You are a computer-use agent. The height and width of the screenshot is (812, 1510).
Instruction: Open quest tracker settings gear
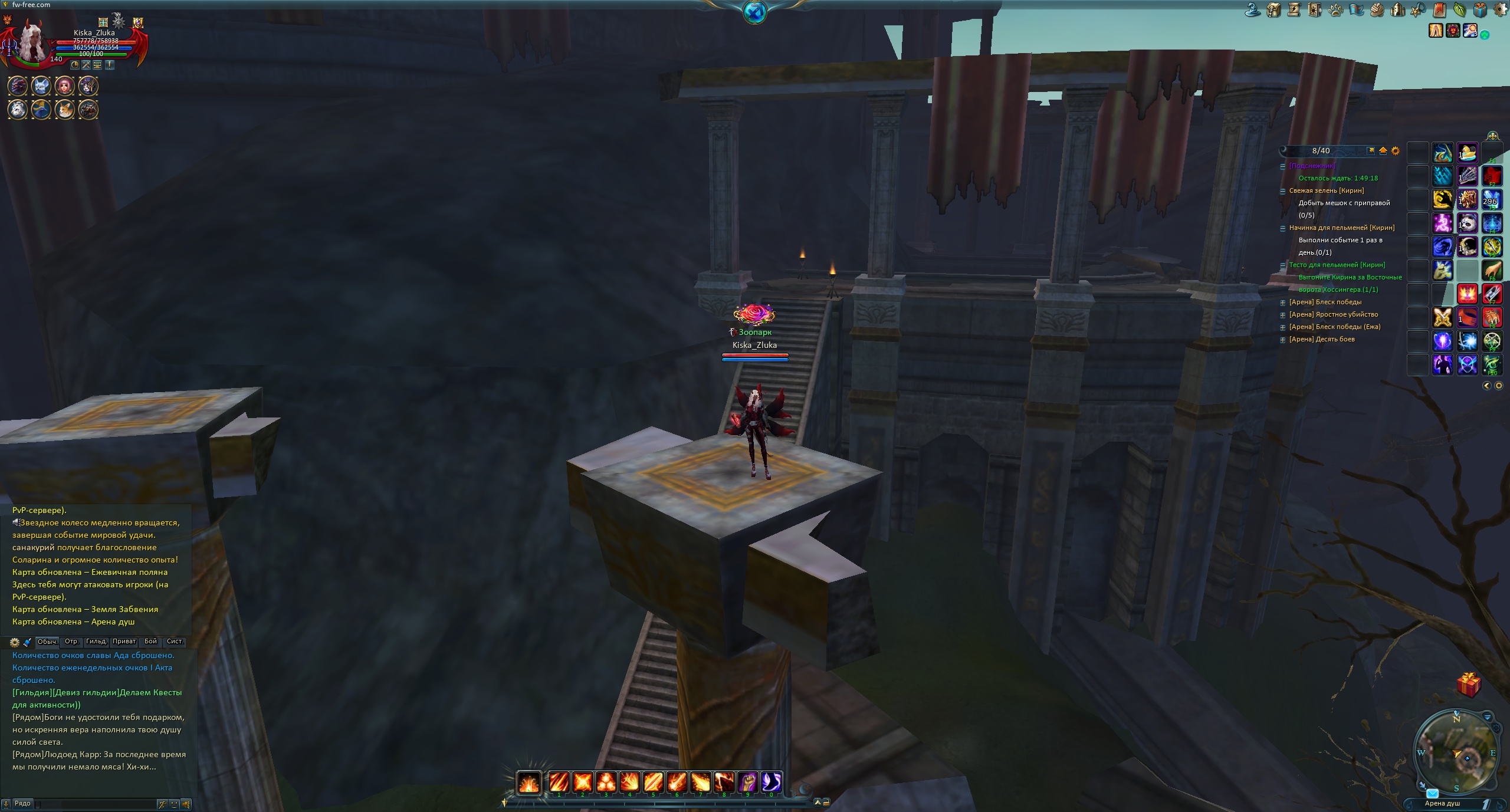[x=1395, y=151]
